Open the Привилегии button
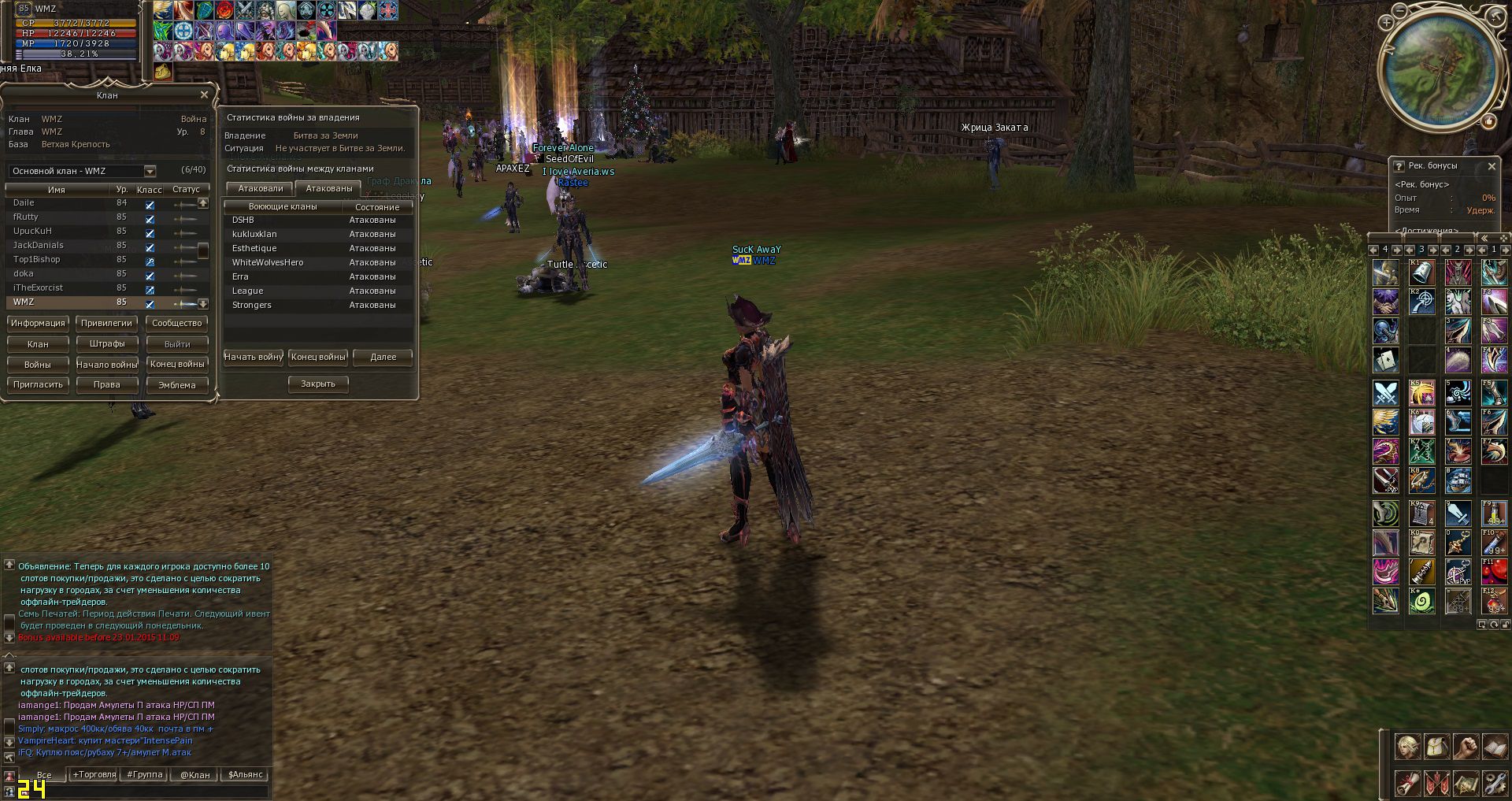Image resolution: width=1512 pixels, height=801 pixels. 106,323
